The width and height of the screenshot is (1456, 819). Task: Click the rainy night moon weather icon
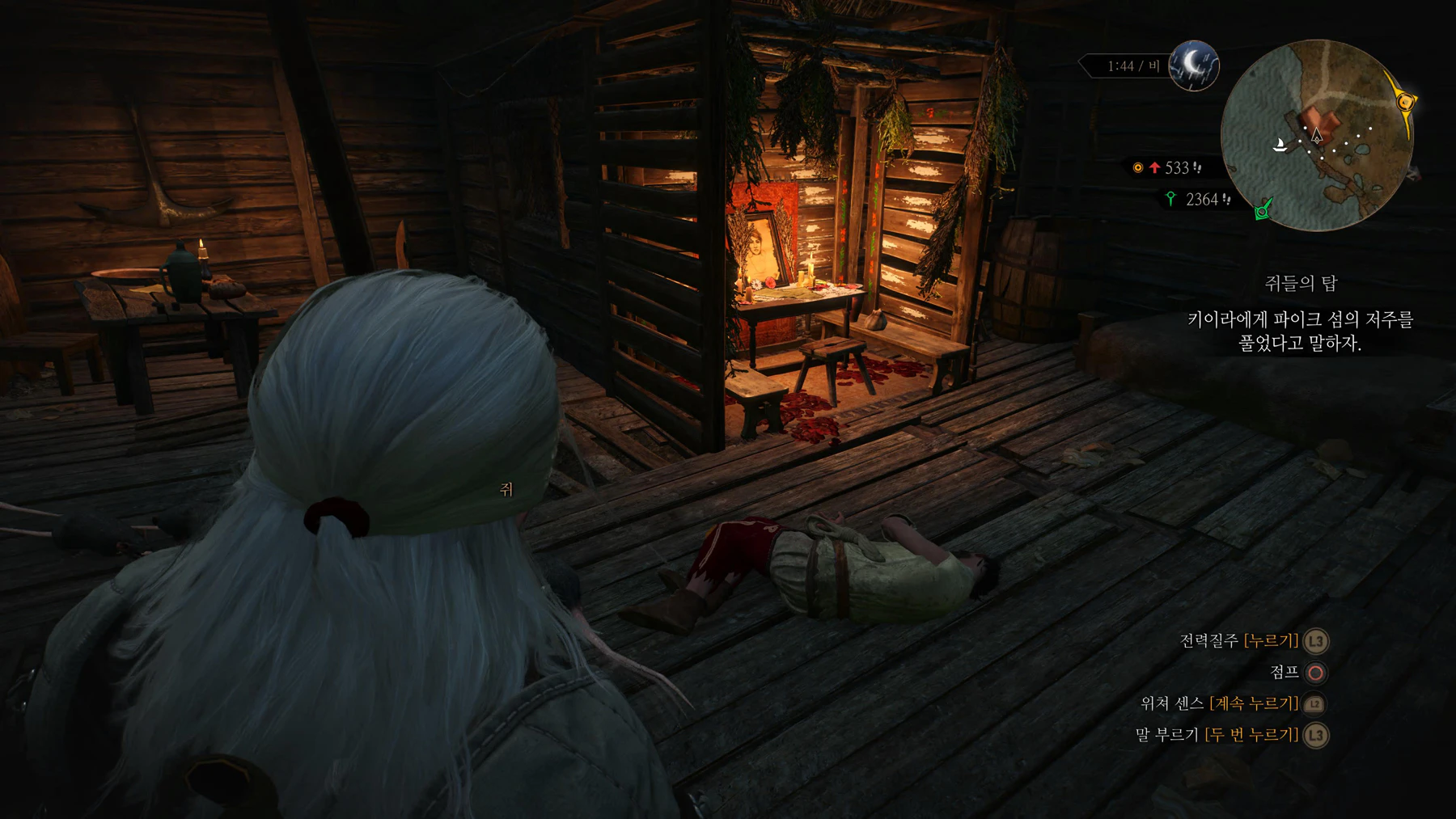coord(1194,65)
